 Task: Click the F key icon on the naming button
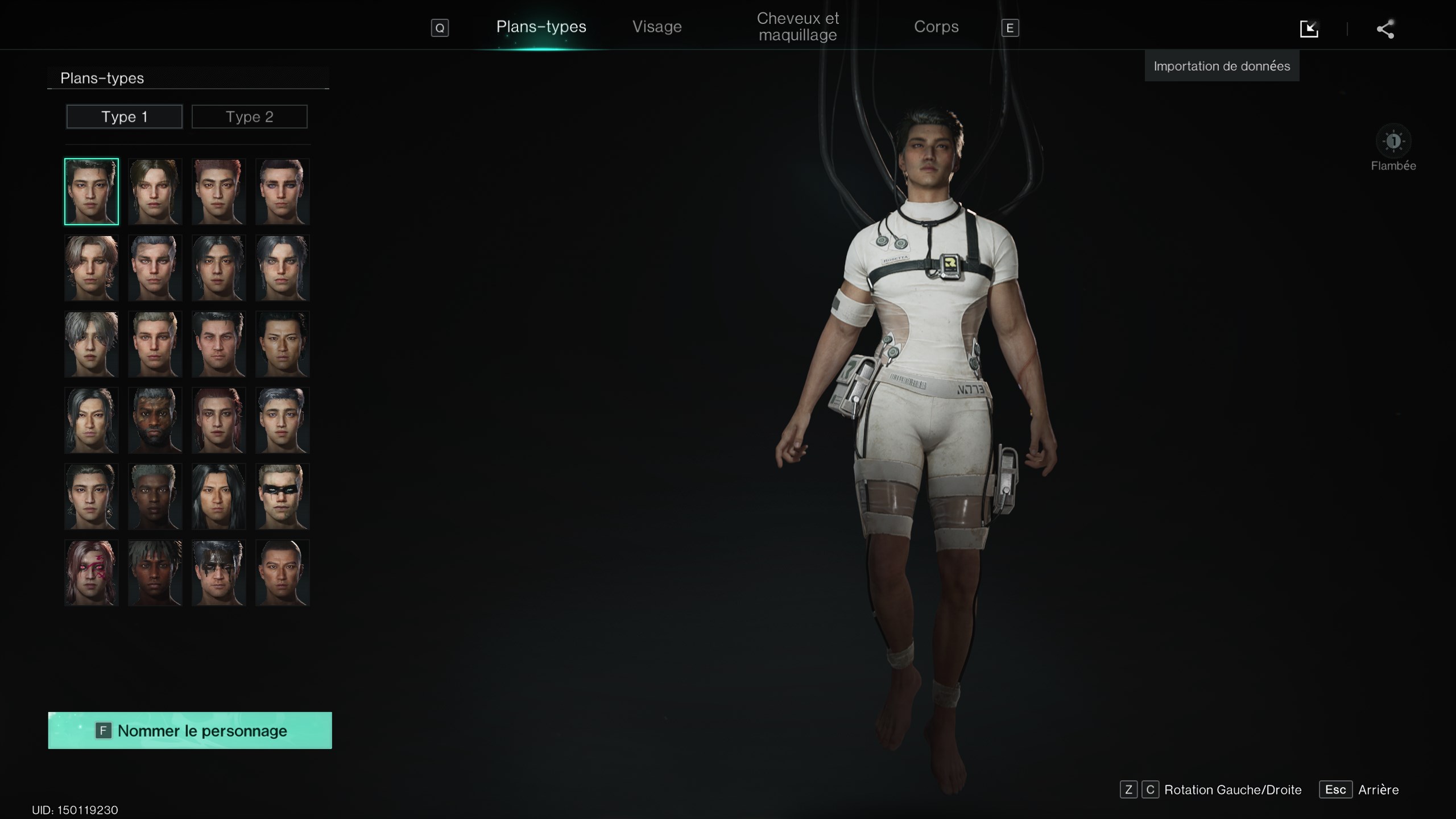102,730
